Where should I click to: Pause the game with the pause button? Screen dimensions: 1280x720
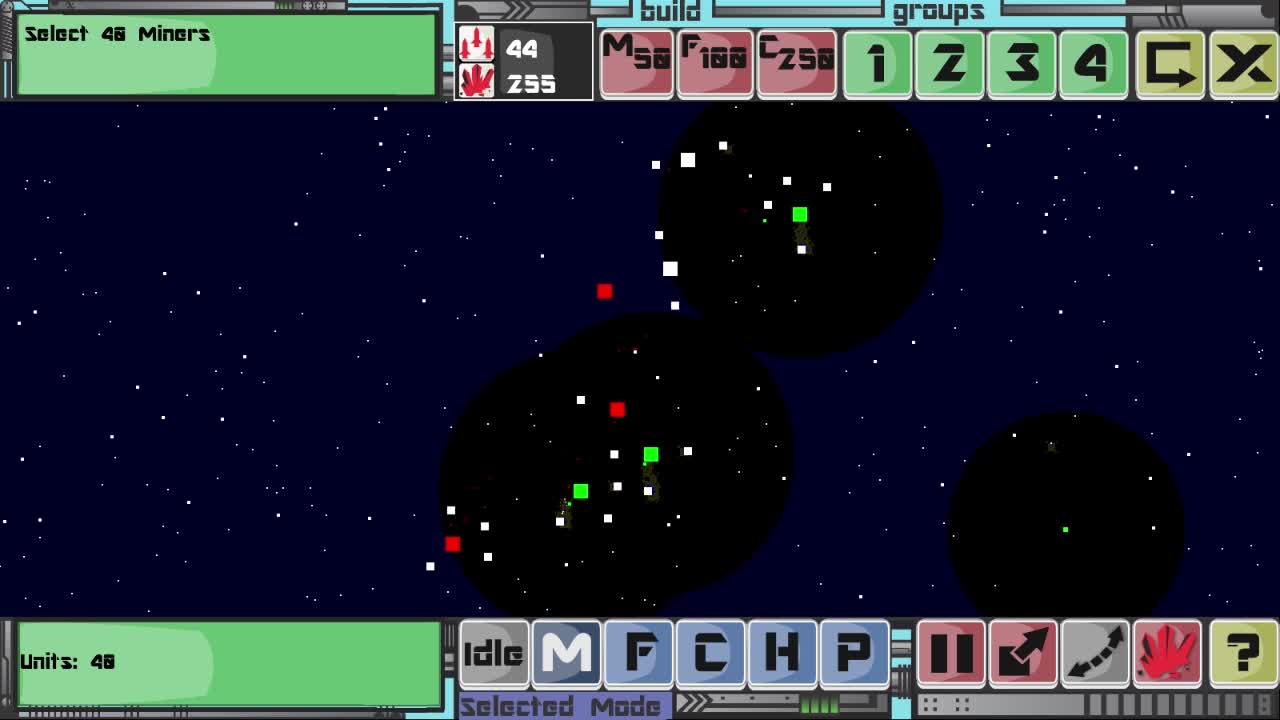[950, 655]
